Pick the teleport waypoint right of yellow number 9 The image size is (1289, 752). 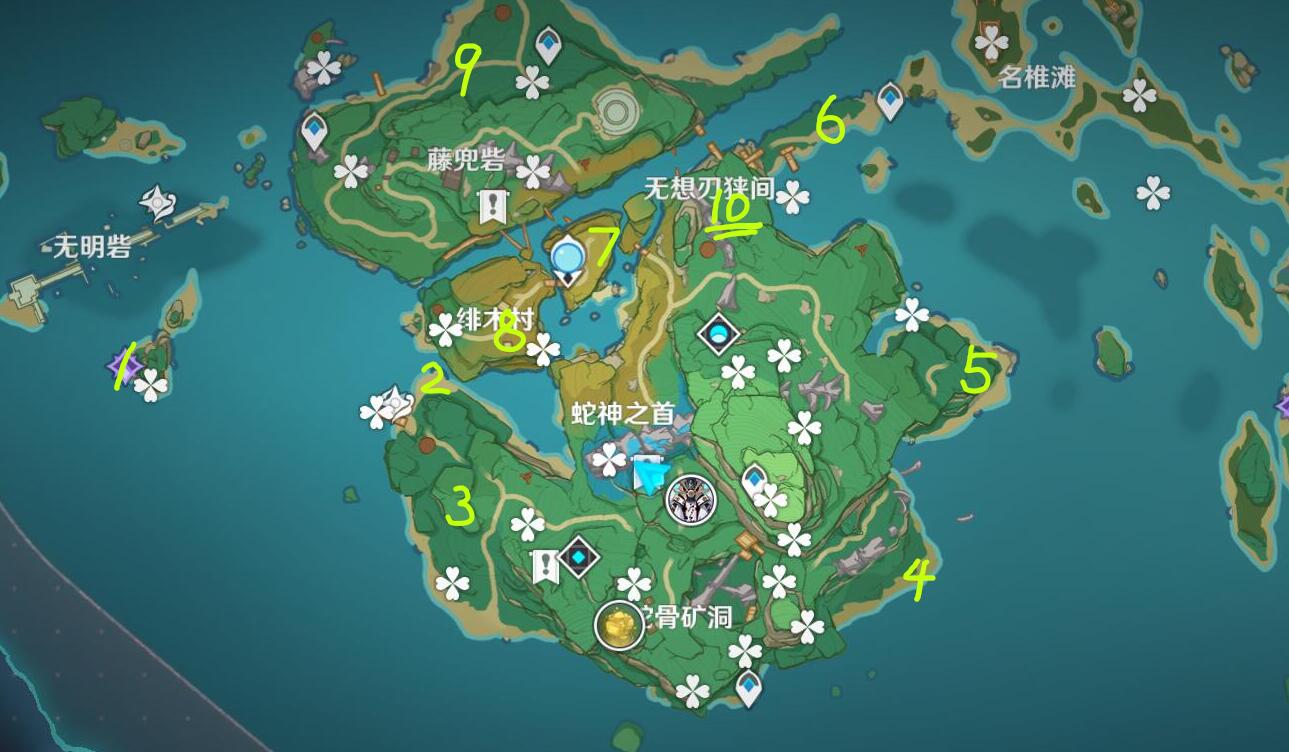pos(548,45)
